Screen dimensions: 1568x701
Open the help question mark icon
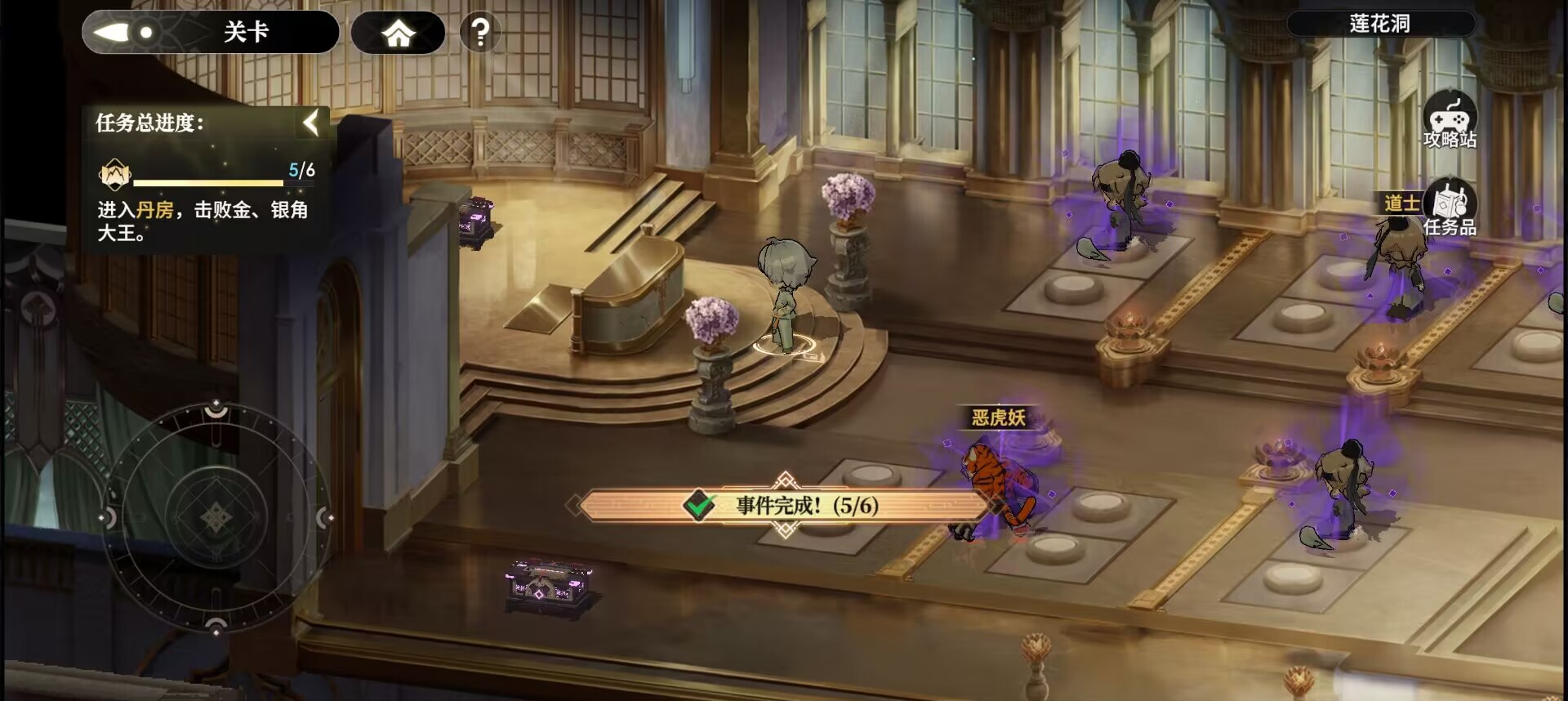(x=482, y=31)
